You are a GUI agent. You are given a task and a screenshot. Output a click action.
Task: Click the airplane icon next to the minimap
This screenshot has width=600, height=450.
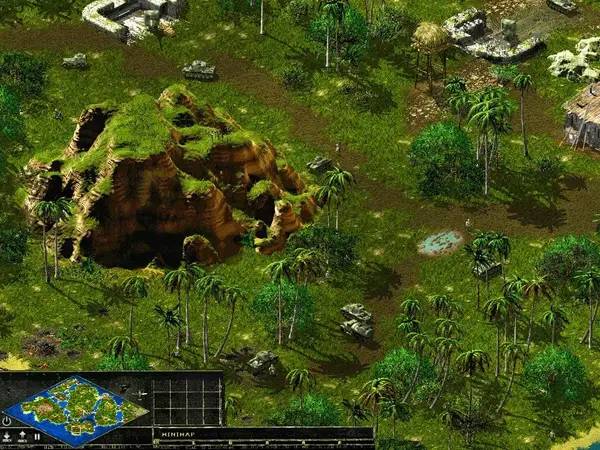tap(141, 393)
